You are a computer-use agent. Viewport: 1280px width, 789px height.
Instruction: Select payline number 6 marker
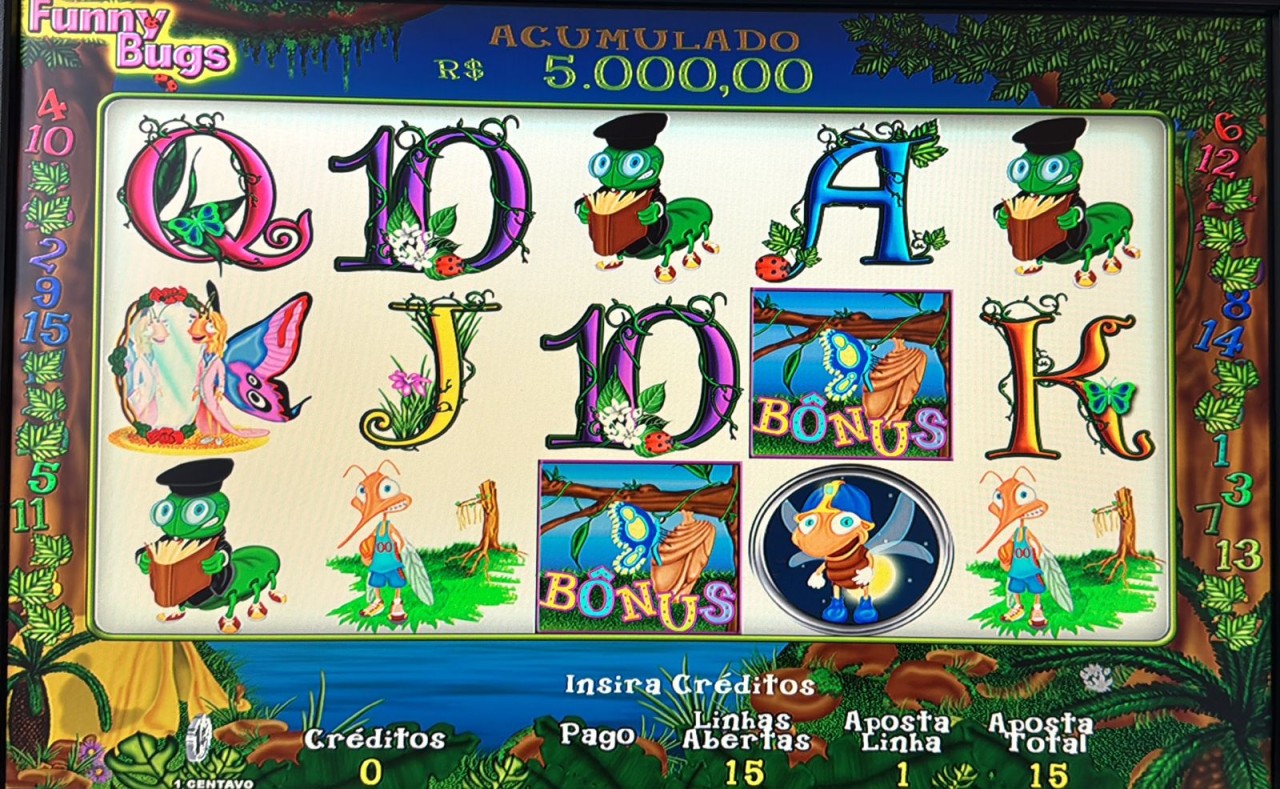tap(1227, 127)
